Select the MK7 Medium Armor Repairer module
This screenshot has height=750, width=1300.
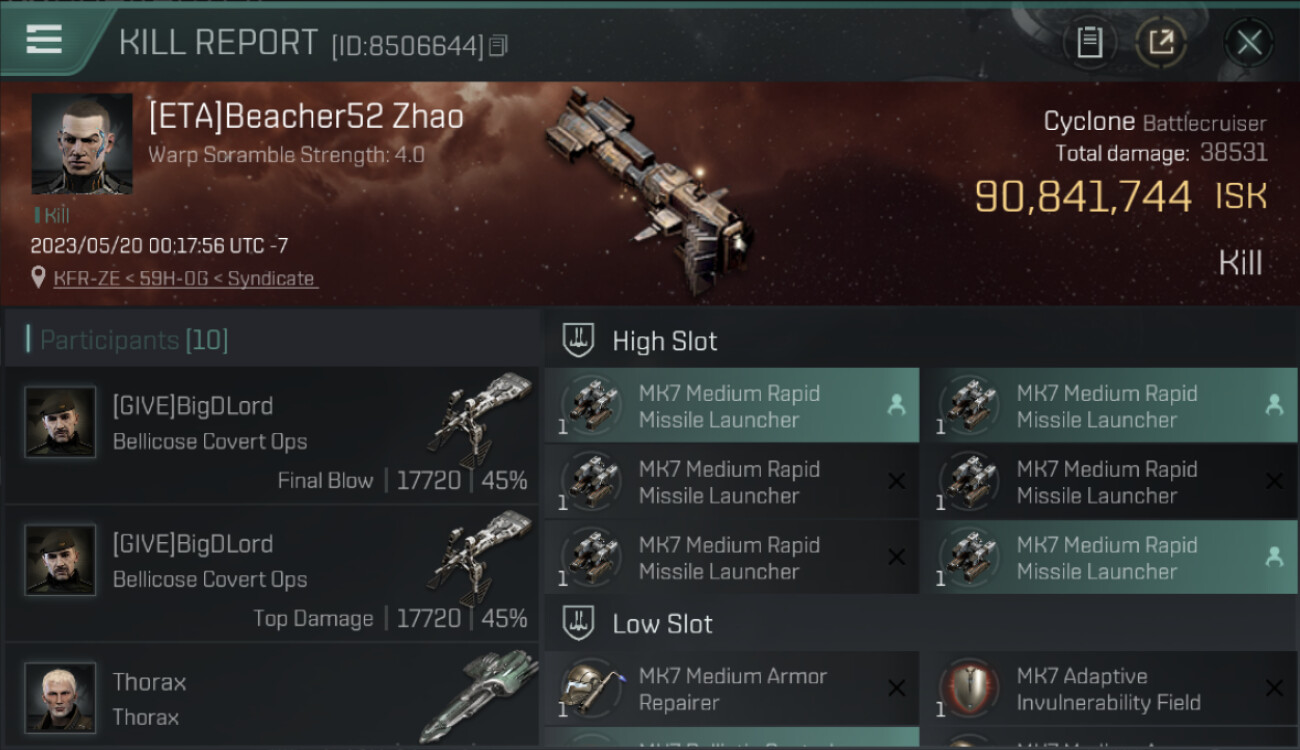click(732, 689)
